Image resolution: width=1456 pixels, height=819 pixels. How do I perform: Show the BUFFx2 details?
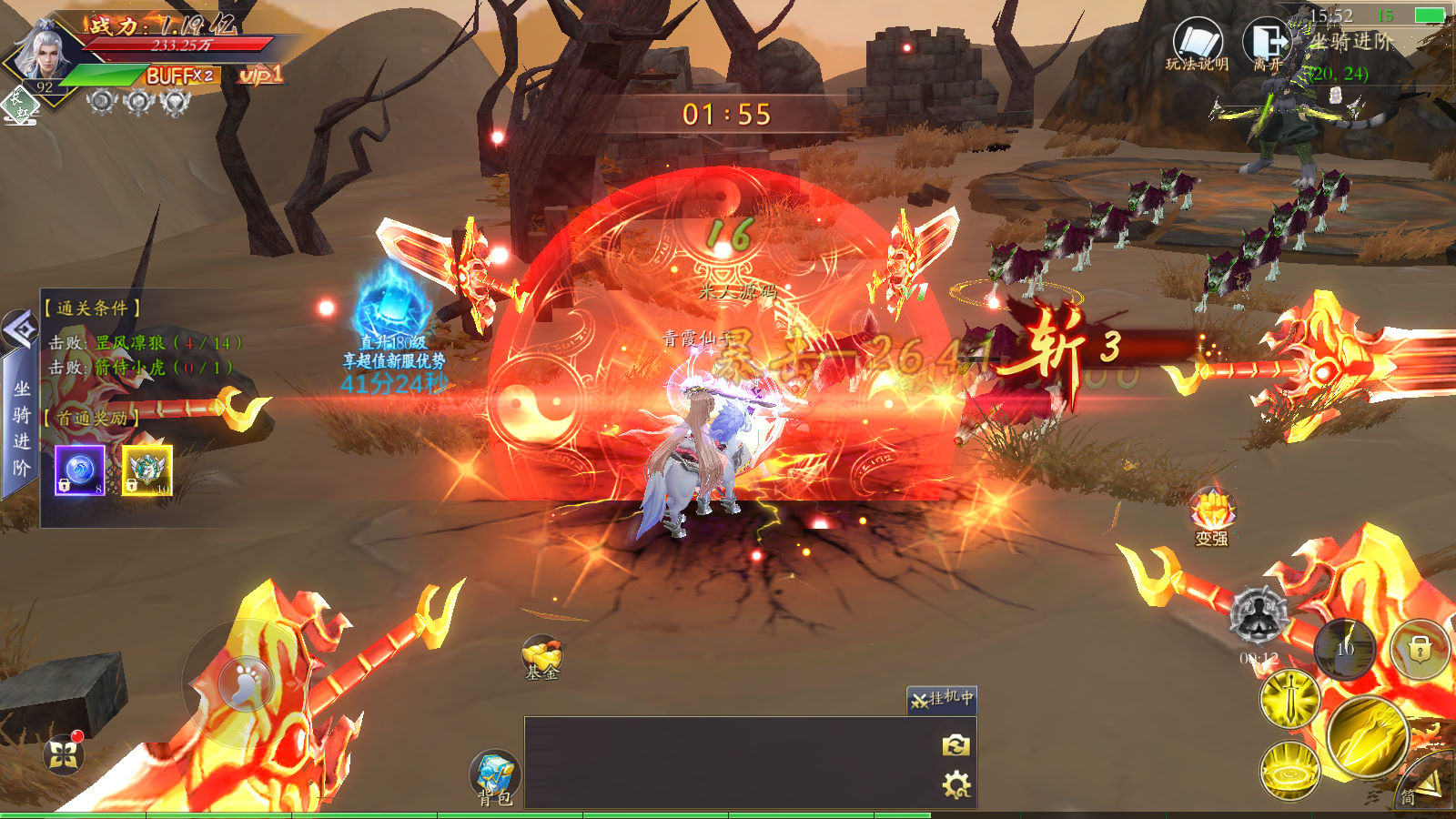[180, 76]
